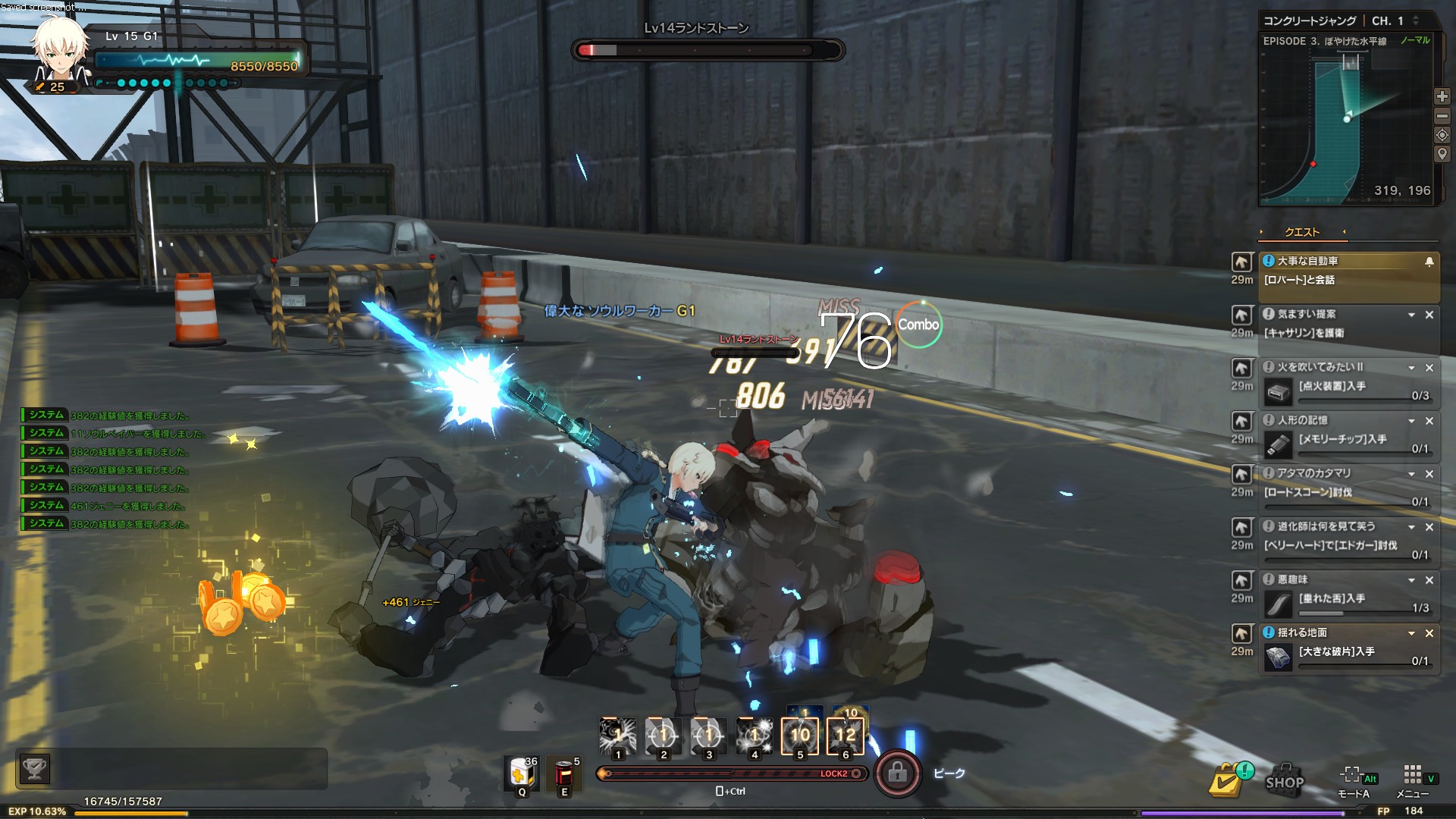1456x819 pixels.
Task: Open the SHOP bag icon
Action: point(1285,778)
